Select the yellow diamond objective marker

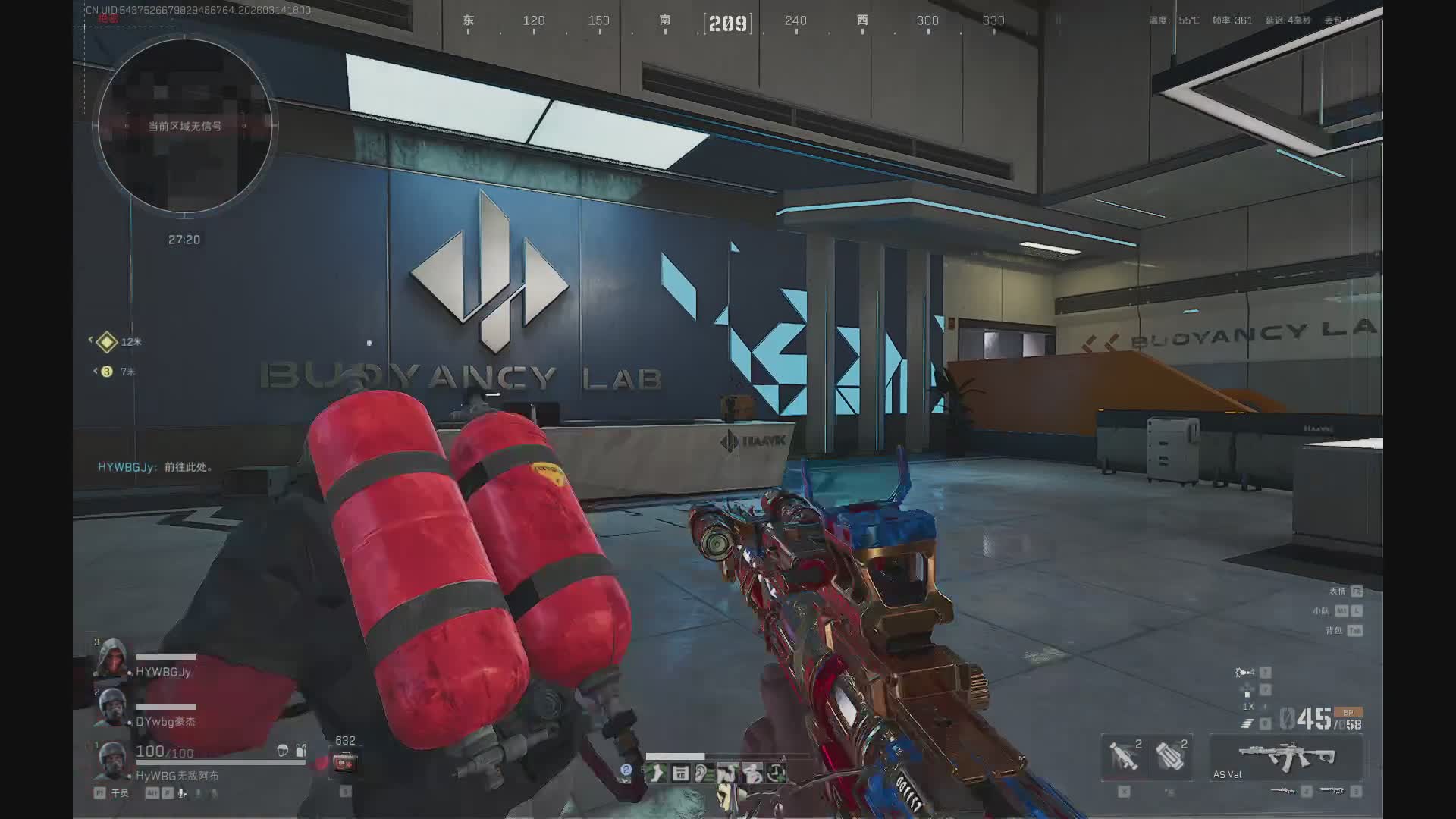pyautogui.click(x=107, y=342)
